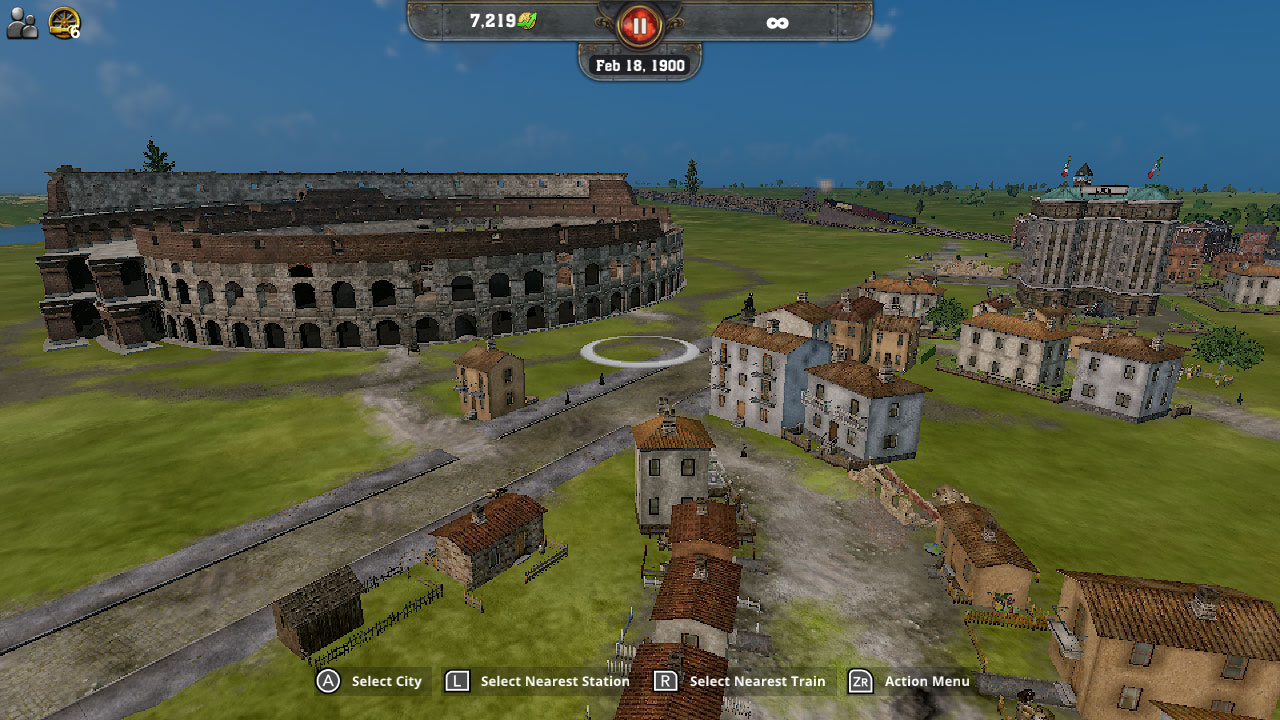Click Select Nearest Train on the bottom bar
Image resolution: width=1280 pixels, height=720 pixels.
(x=757, y=681)
